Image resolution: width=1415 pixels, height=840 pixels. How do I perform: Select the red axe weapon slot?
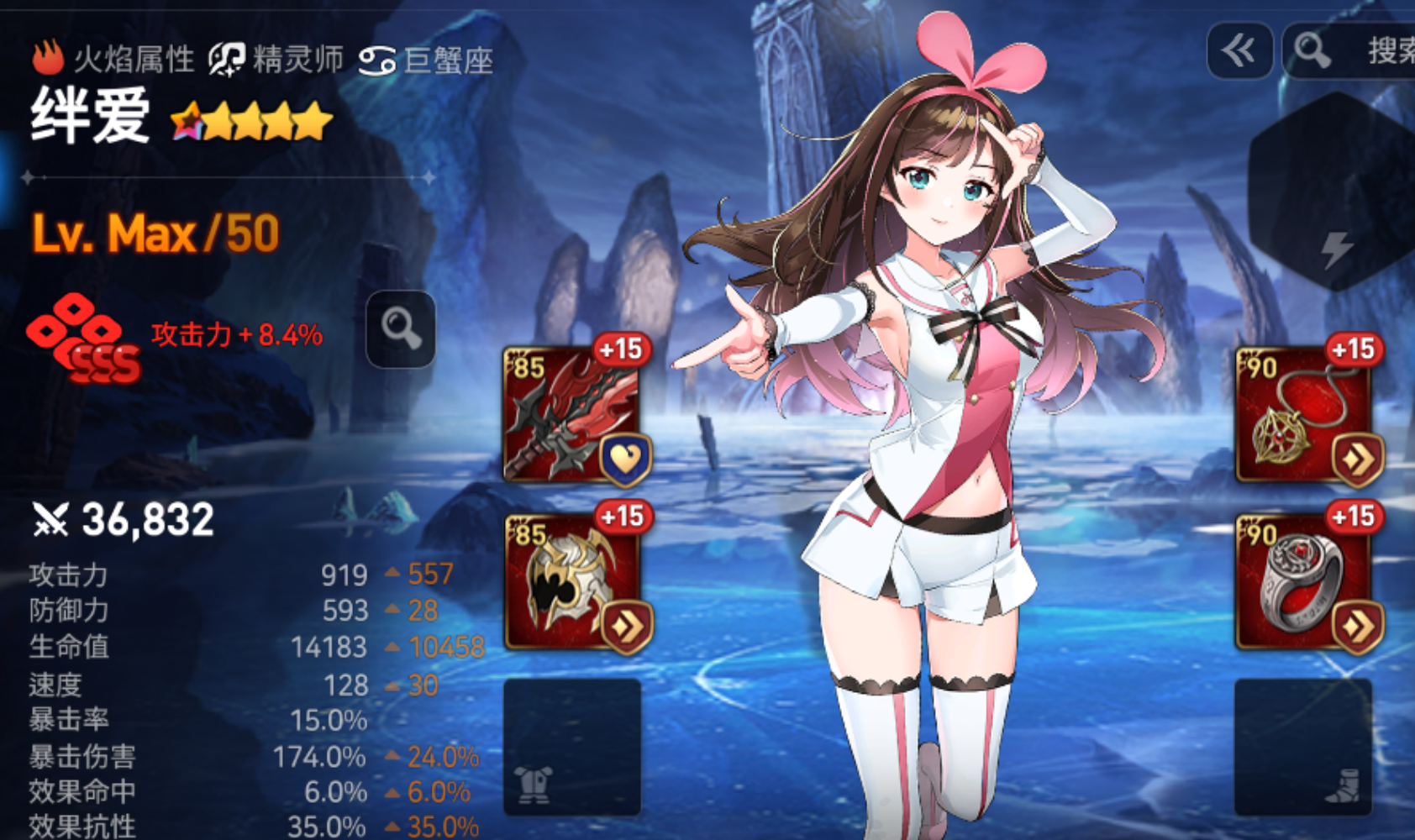point(572,413)
